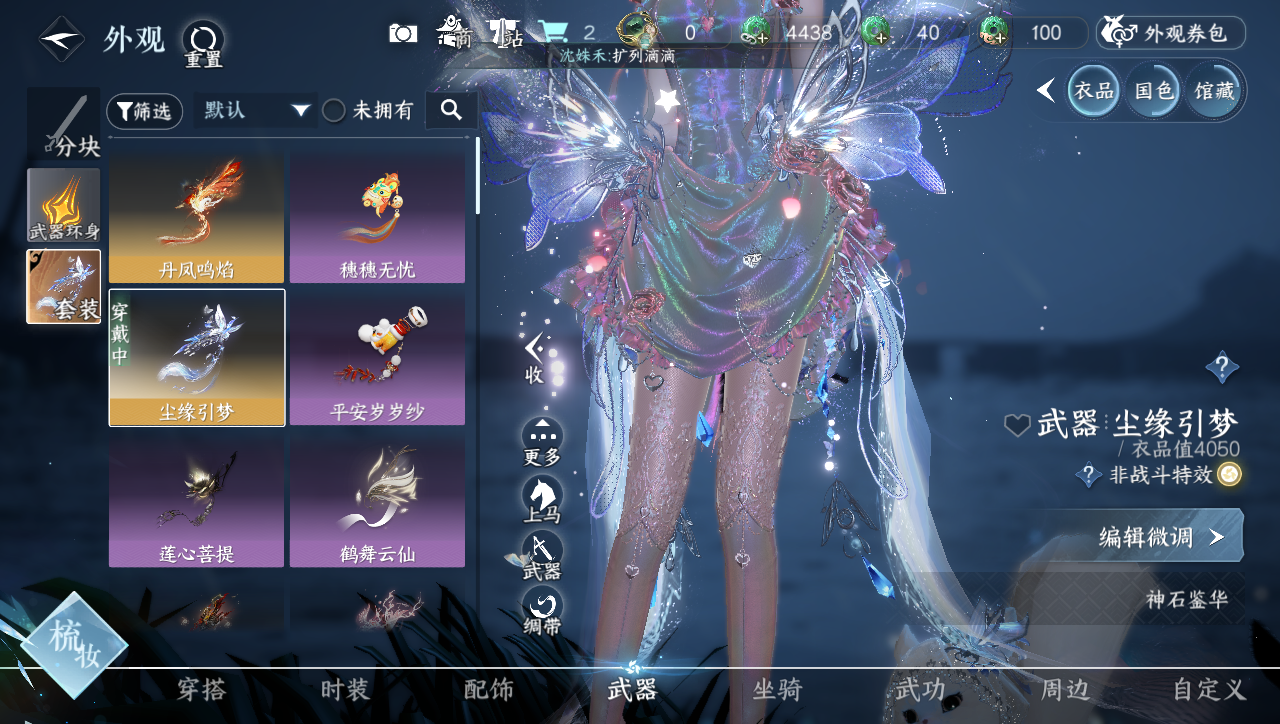The height and width of the screenshot is (724, 1280).
Task: Open 编辑微调 fine-tune editor
Action: point(1162,537)
